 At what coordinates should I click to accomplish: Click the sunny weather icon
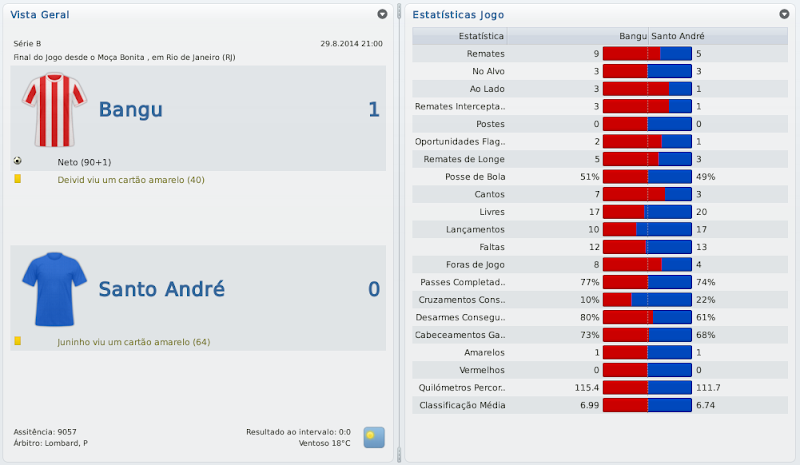pyautogui.click(x=373, y=437)
